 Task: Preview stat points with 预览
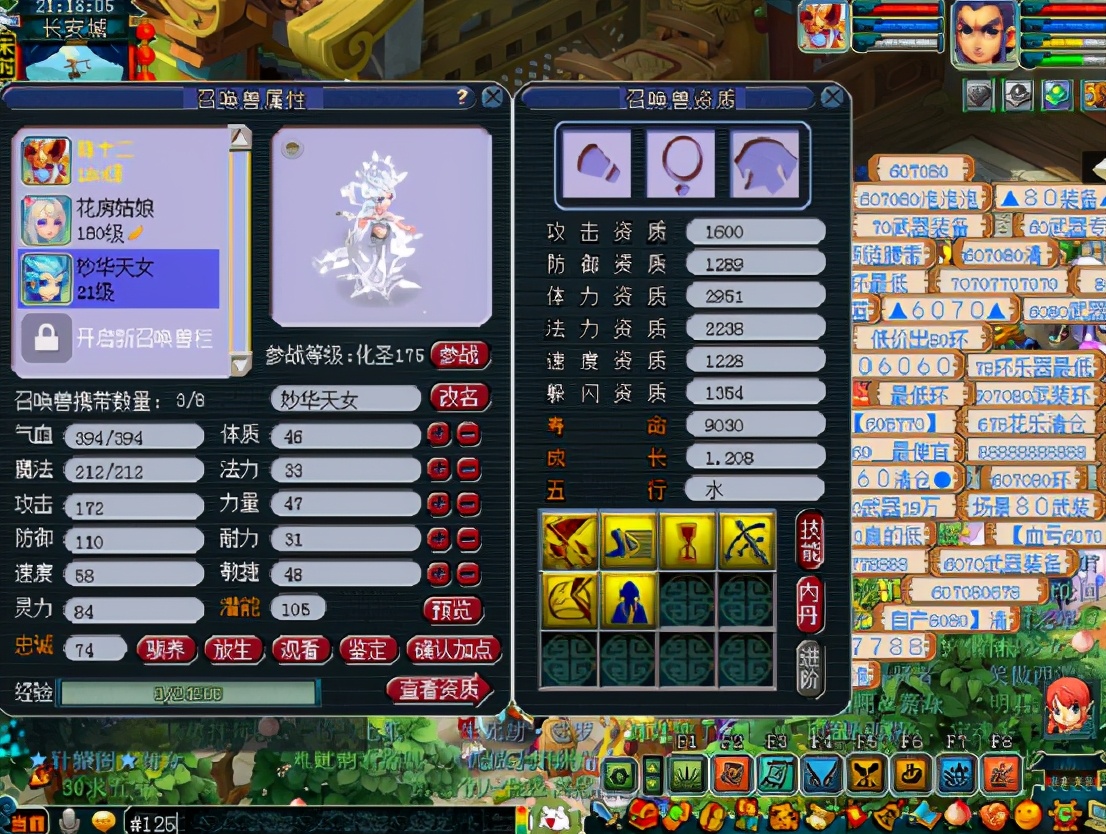453,609
